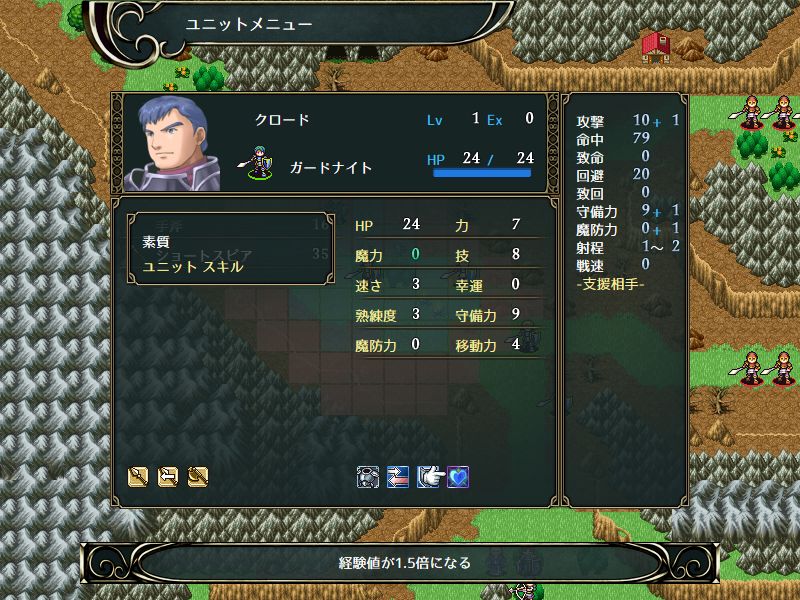
Task: Select the spear weapon-type icon
Action: [138, 477]
